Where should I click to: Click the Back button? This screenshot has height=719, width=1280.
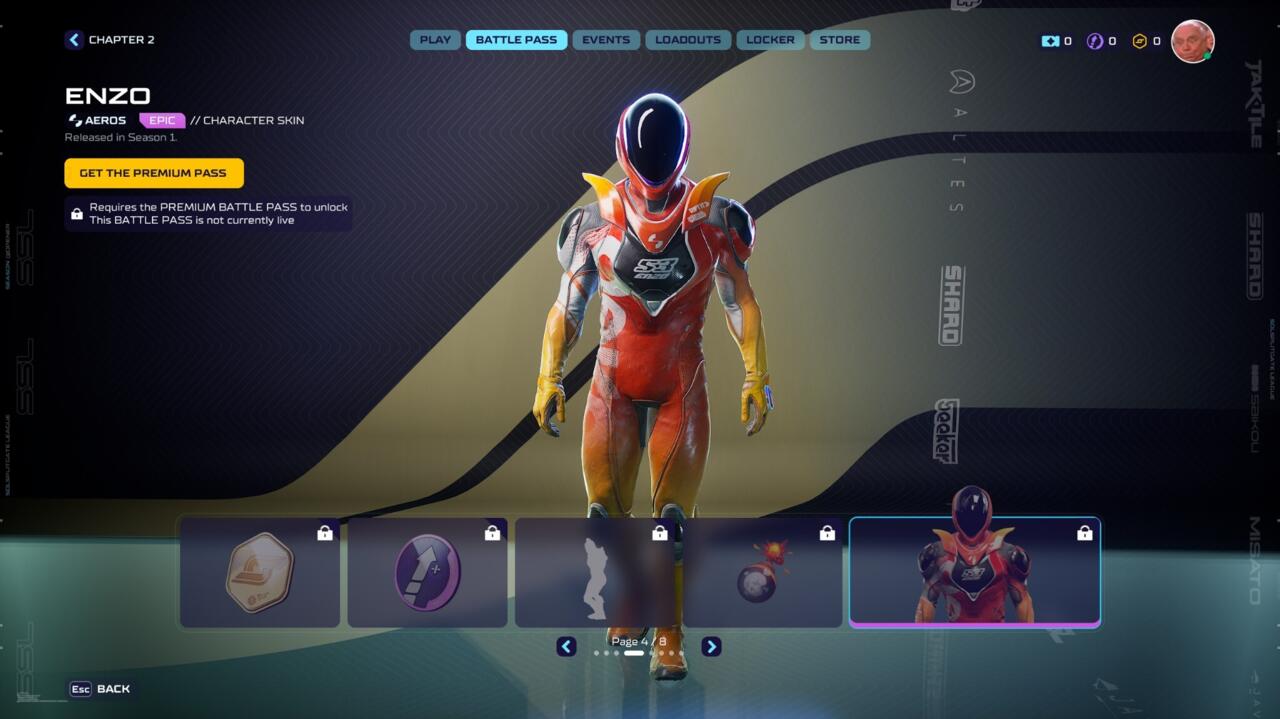click(x=100, y=689)
